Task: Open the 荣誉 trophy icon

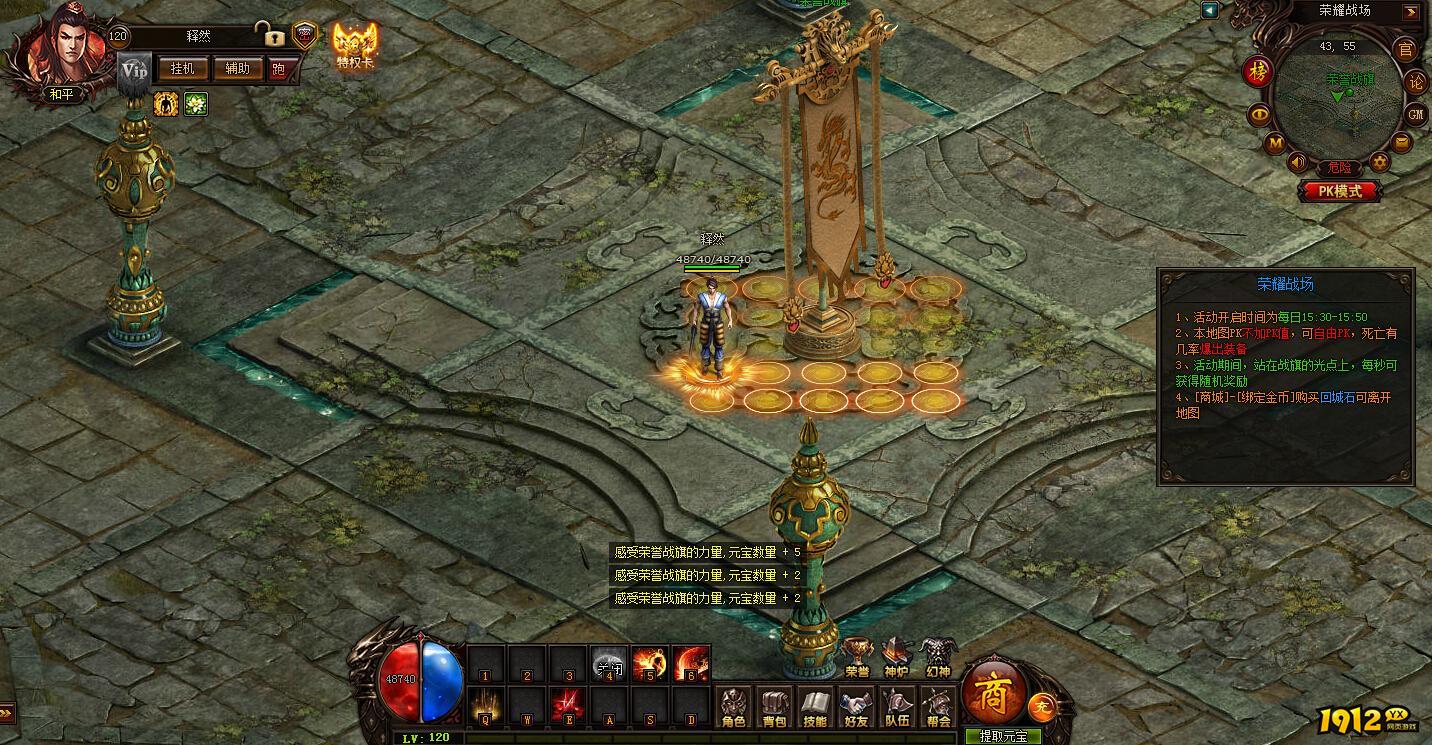Action: (857, 657)
